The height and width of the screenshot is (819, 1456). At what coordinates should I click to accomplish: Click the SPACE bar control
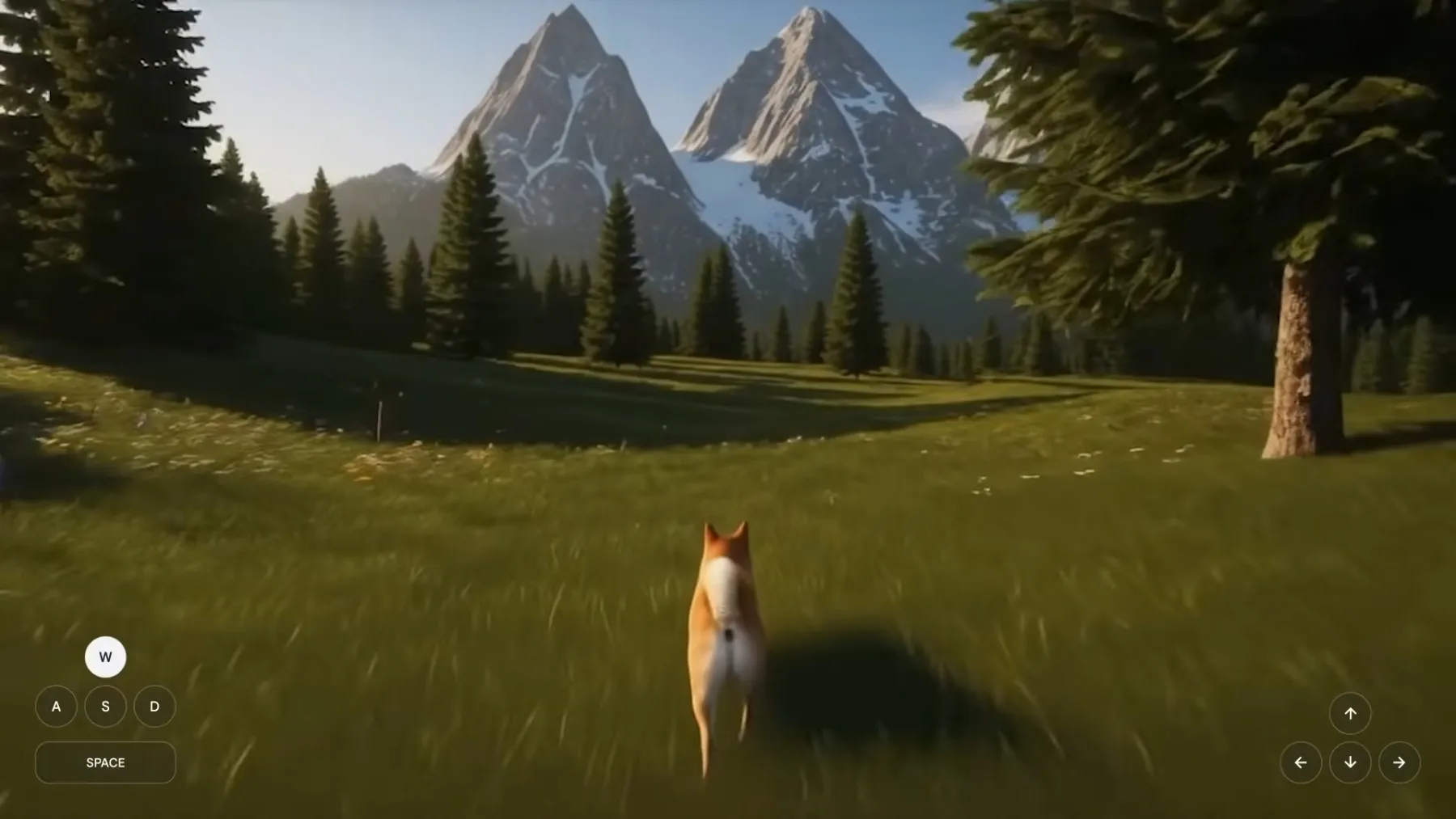coord(105,762)
